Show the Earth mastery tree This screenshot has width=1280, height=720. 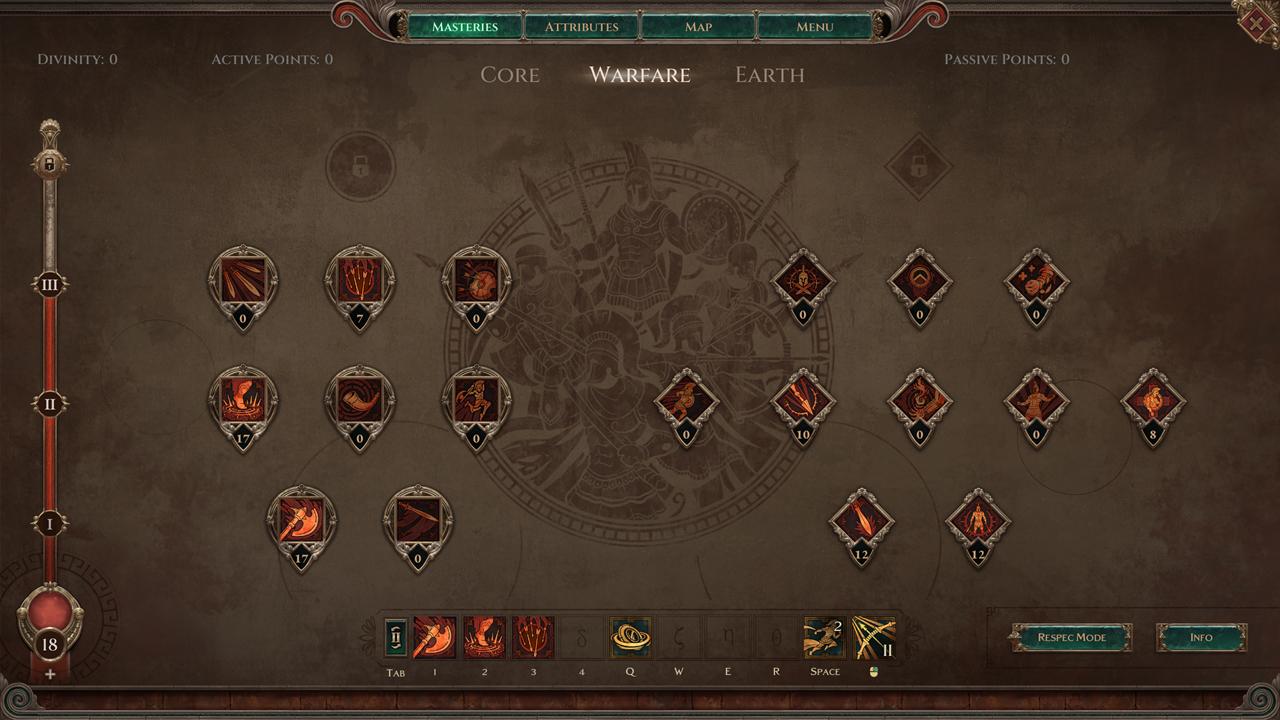pyautogui.click(x=769, y=75)
